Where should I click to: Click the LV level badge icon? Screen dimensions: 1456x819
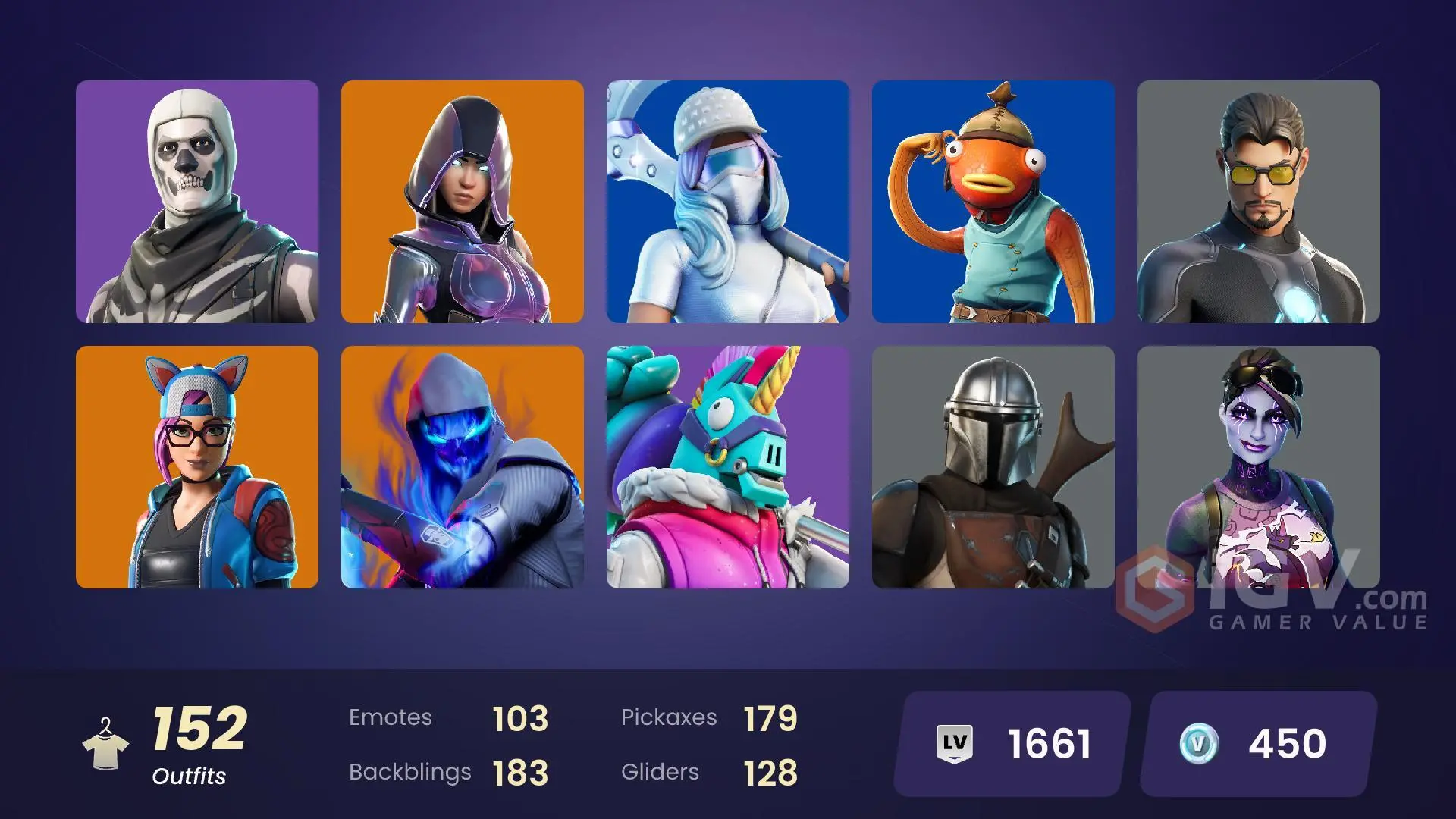pyautogui.click(x=956, y=744)
